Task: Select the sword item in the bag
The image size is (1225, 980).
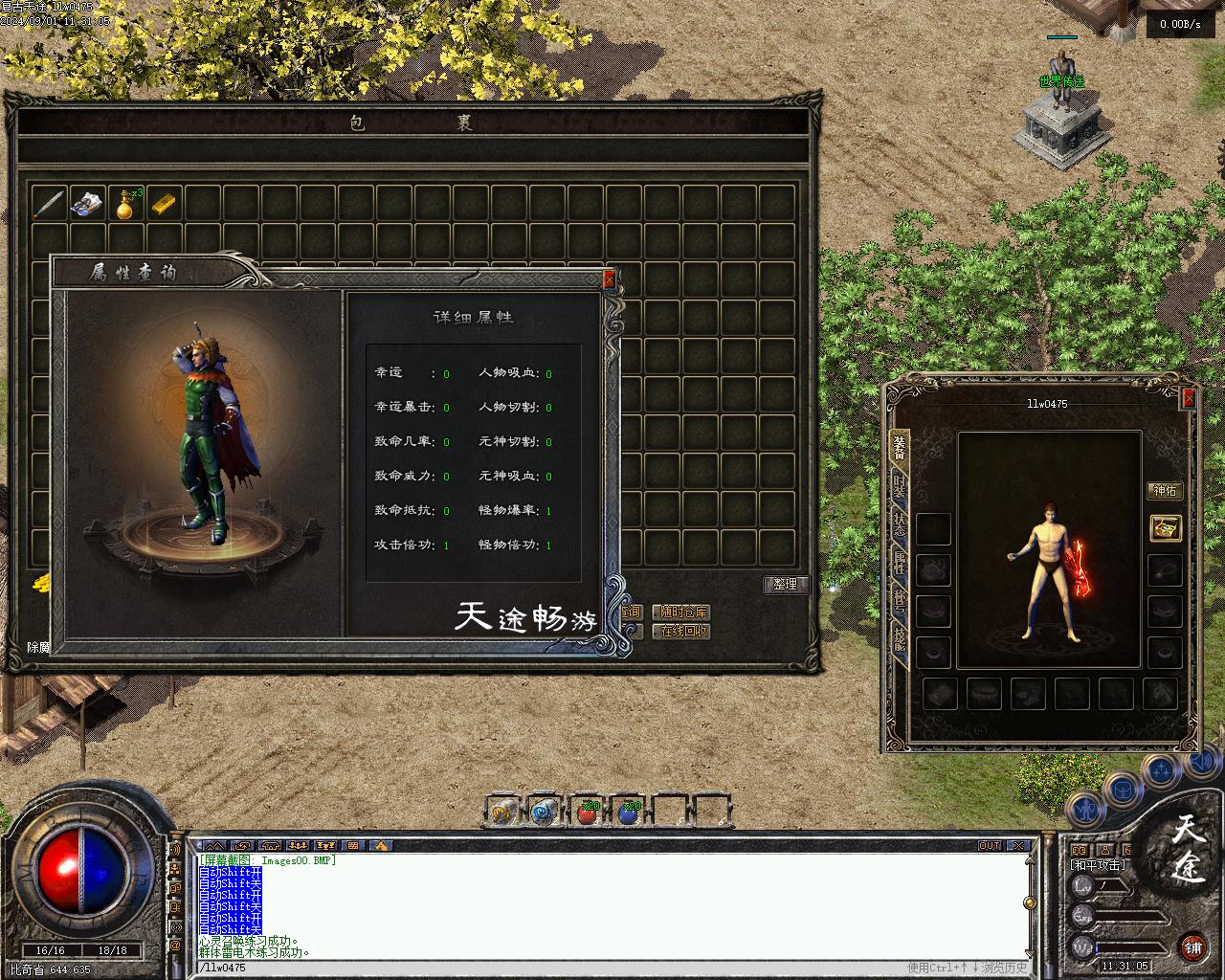Action: (x=49, y=204)
